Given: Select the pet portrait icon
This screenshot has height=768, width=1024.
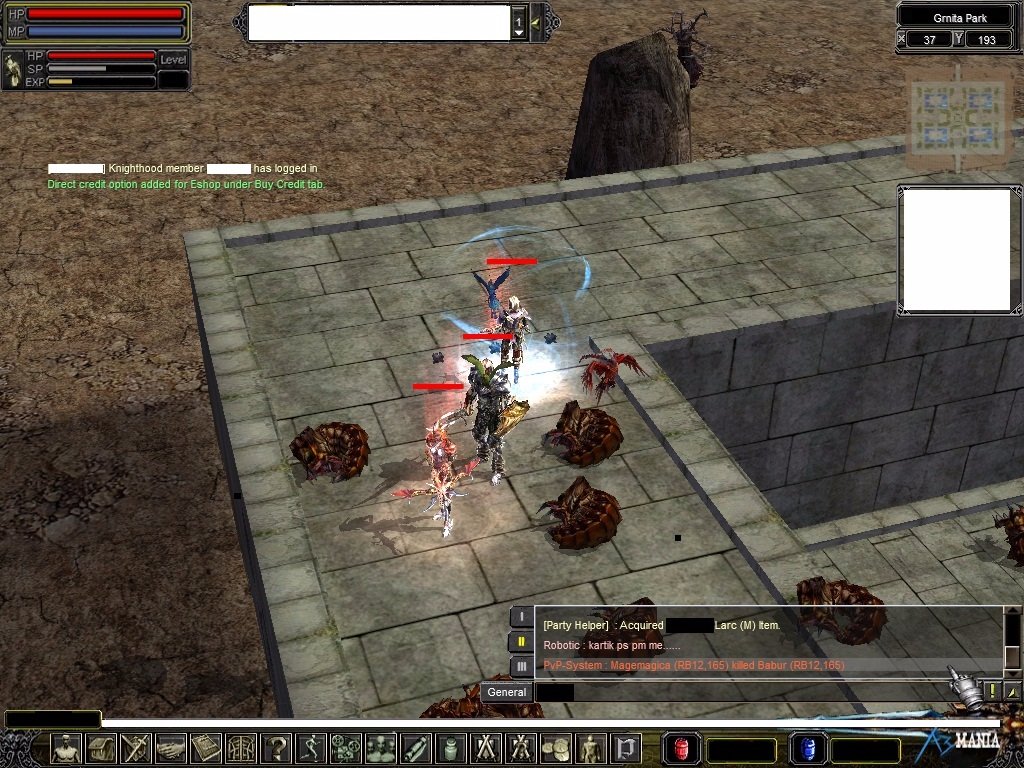Looking at the screenshot, I should 13,69.
